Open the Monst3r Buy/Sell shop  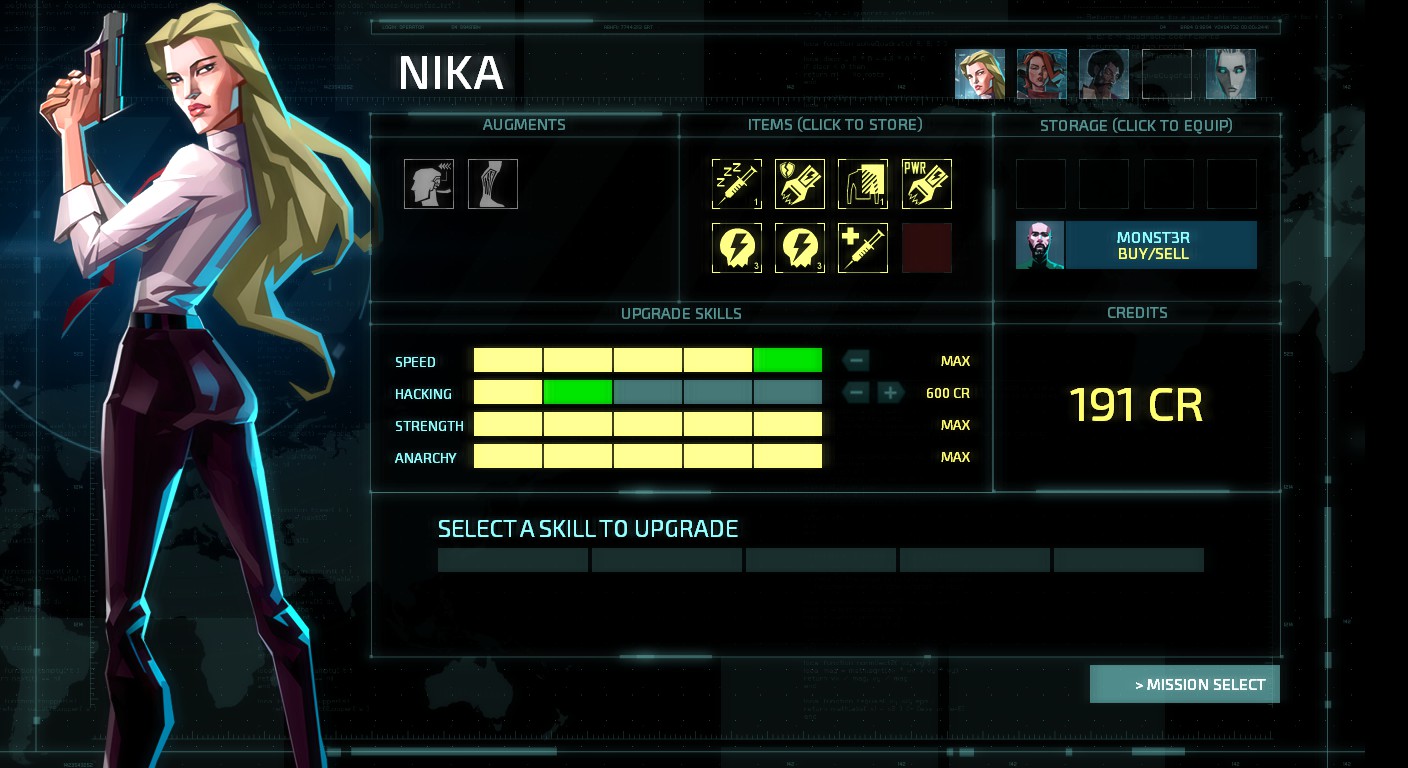(x=1136, y=245)
